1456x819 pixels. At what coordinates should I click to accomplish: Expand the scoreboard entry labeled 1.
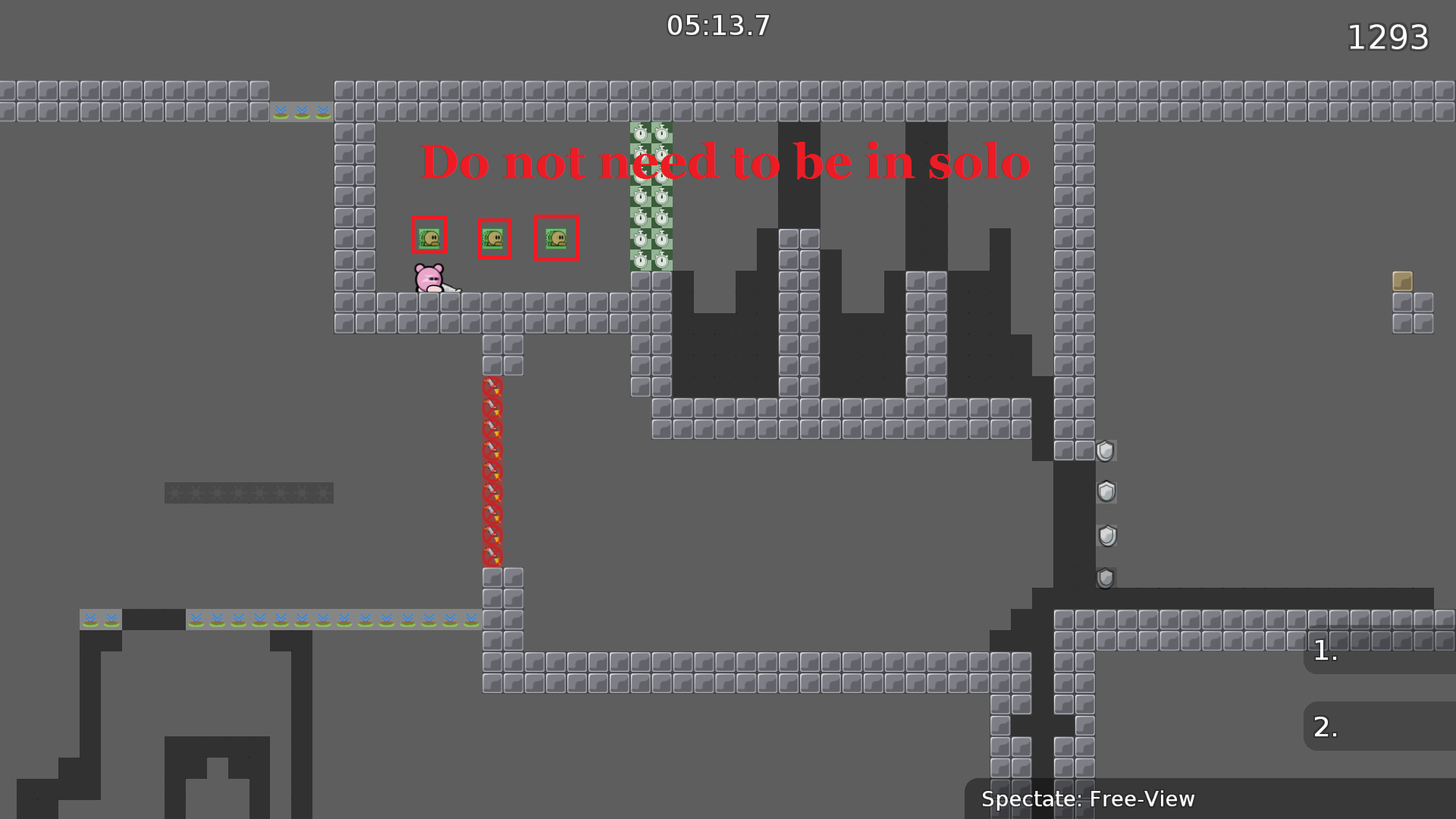(1325, 651)
